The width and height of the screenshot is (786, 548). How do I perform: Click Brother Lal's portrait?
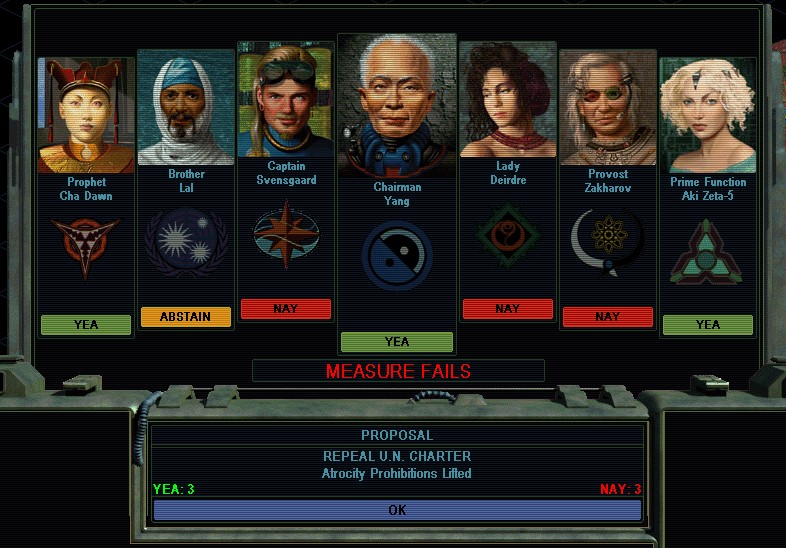pos(186,108)
